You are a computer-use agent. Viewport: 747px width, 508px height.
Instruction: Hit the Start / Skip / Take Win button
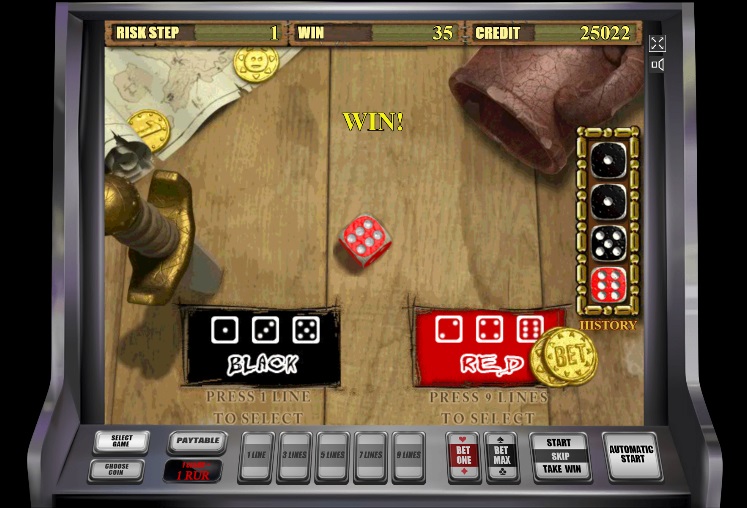coord(559,456)
